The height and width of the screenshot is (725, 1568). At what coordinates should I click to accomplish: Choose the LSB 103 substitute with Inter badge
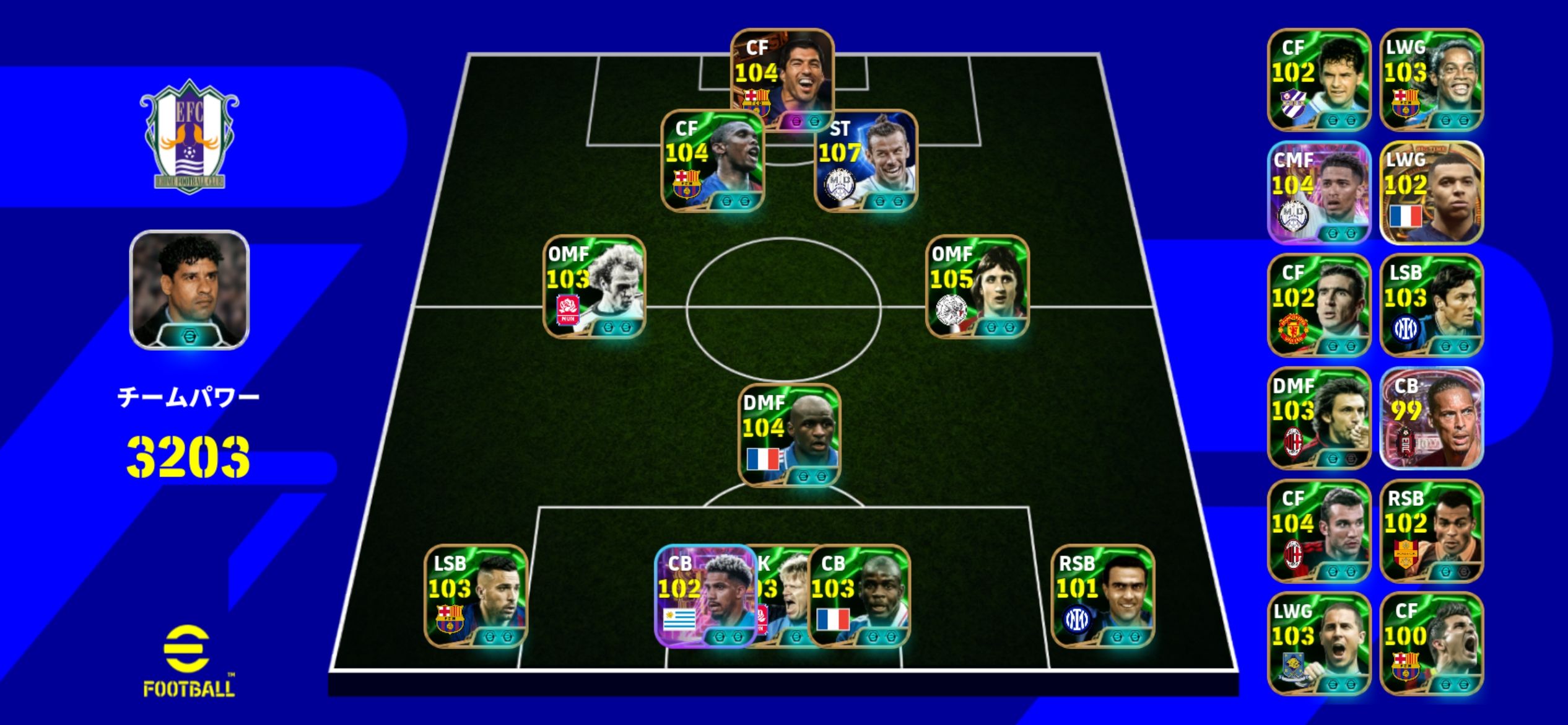pyautogui.click(x=1432, y=305)
